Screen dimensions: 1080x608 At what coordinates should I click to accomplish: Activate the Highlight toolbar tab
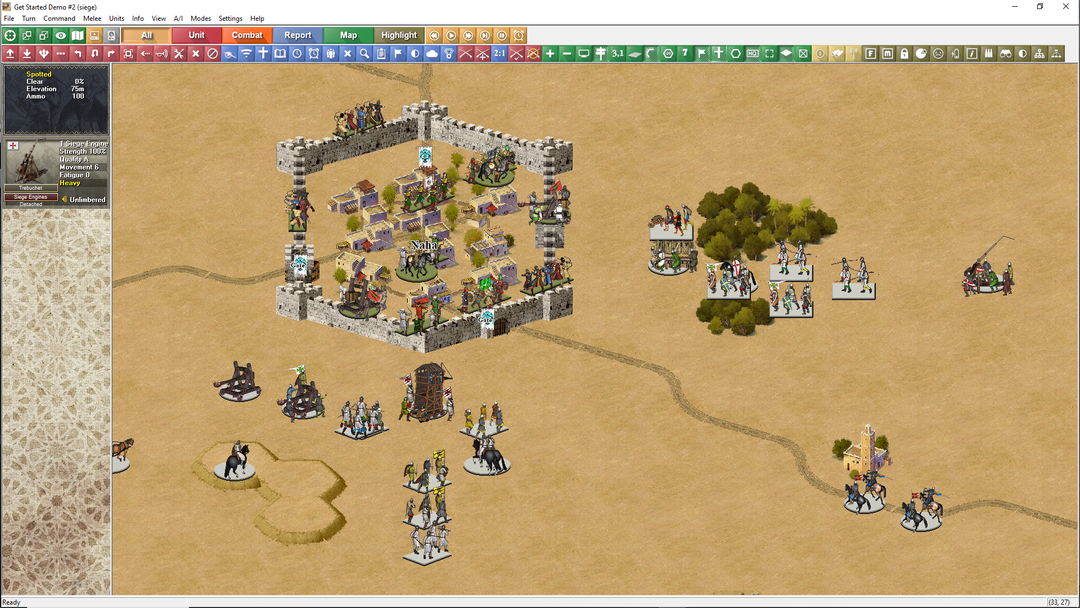point(399,35)
